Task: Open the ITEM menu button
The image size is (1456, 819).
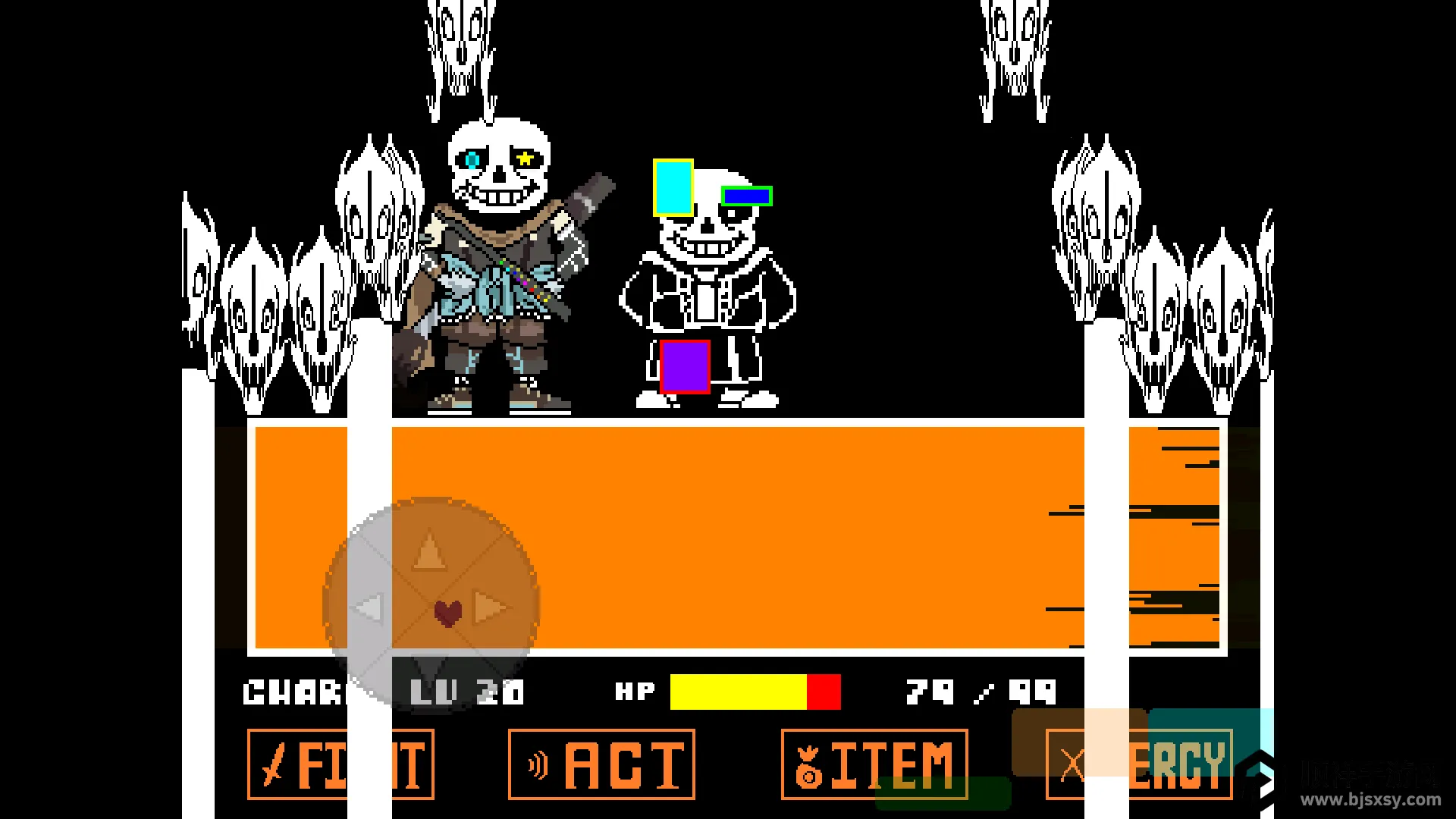Action: tap(874, 764)
